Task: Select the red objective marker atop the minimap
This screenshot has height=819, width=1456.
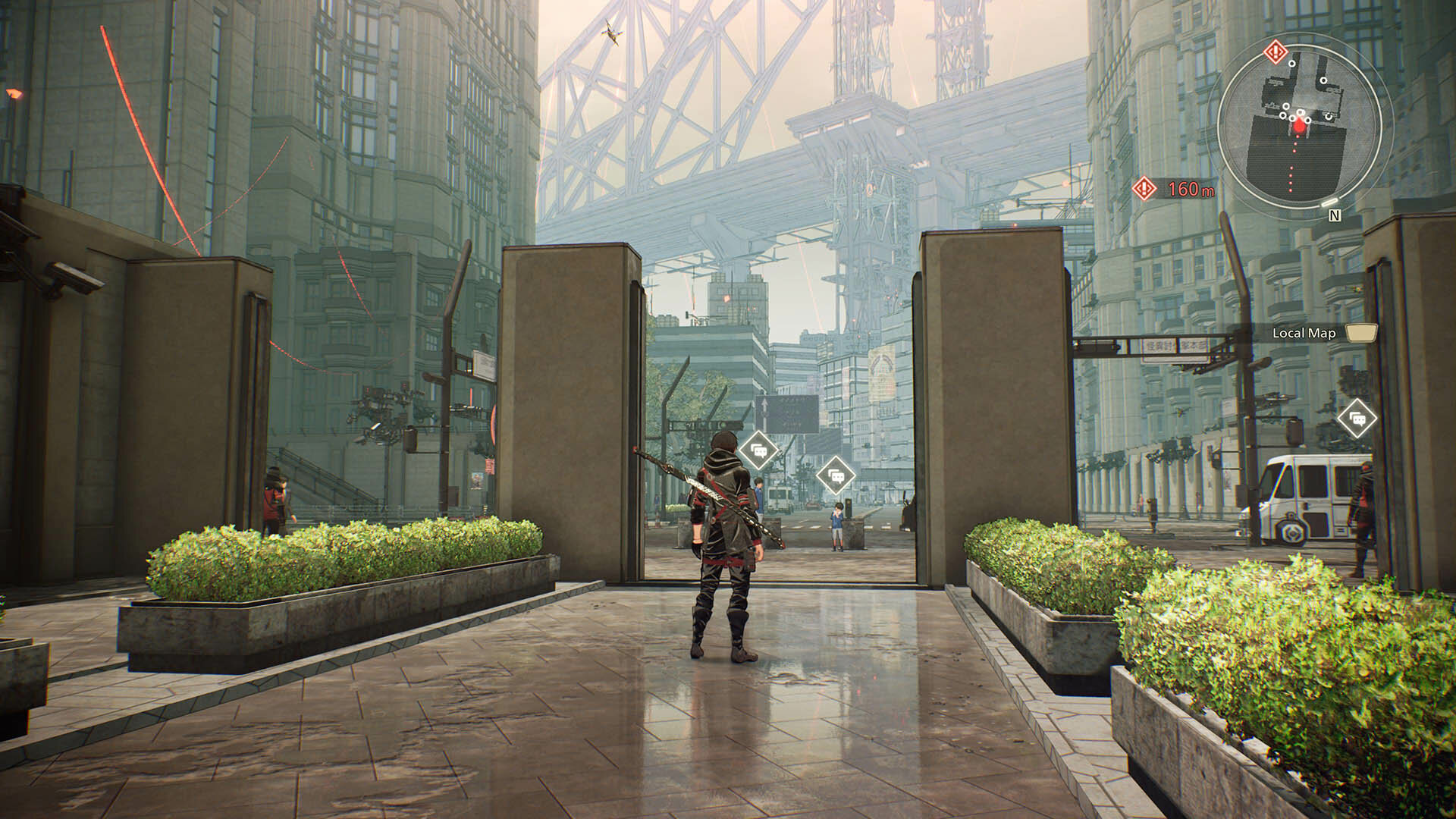Action: pos(1276,52)
